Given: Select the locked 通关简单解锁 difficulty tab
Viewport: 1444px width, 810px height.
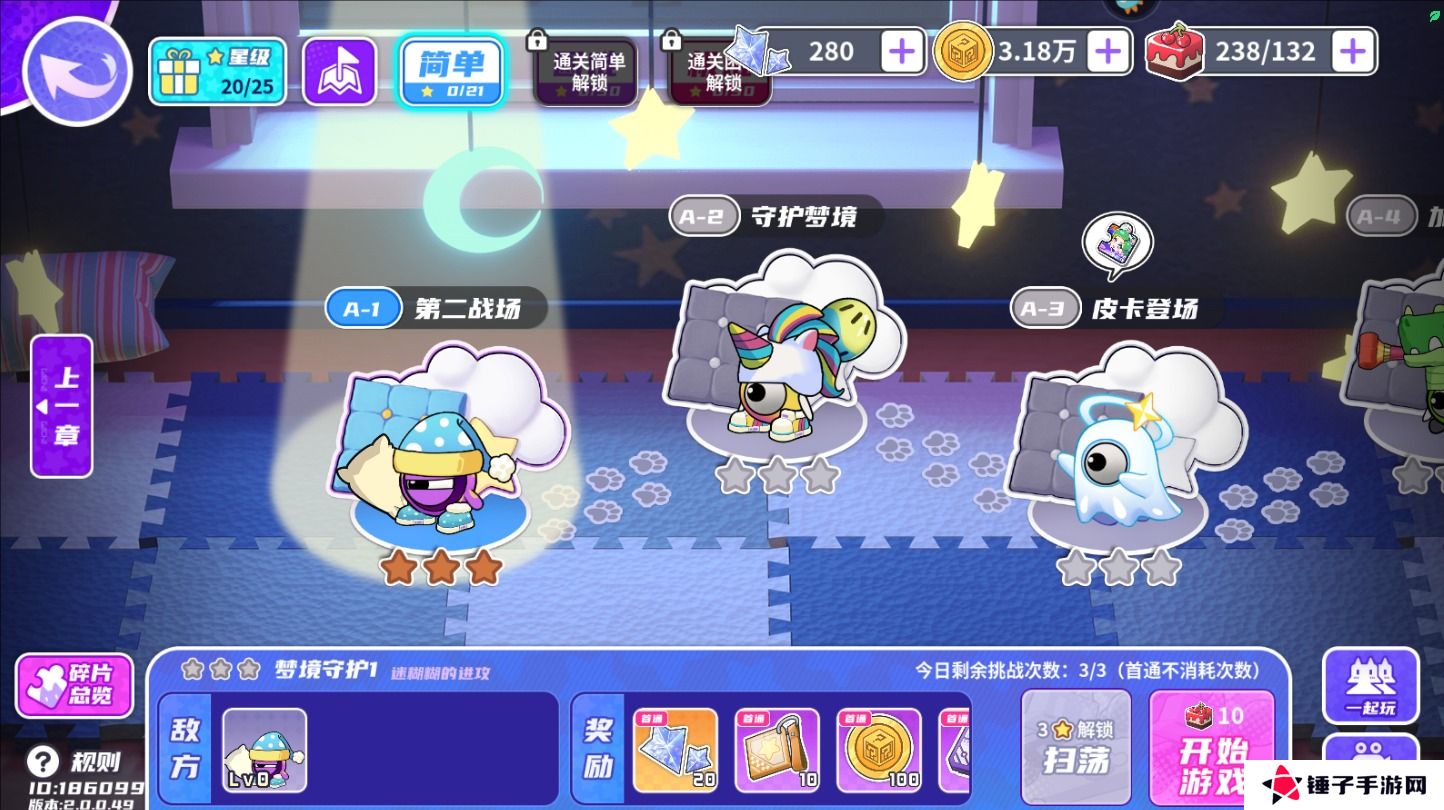Looking at the screenshot, I should coord(586,71).
